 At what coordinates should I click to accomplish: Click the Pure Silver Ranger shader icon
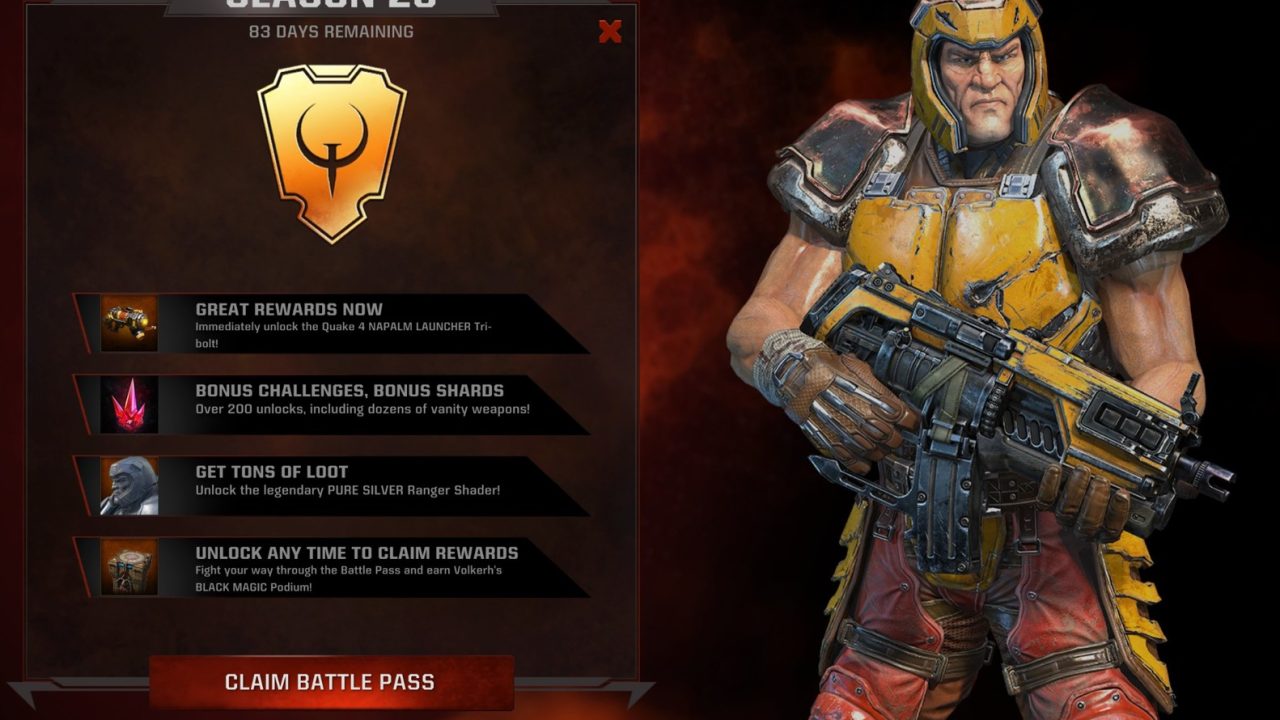point(129,486)
